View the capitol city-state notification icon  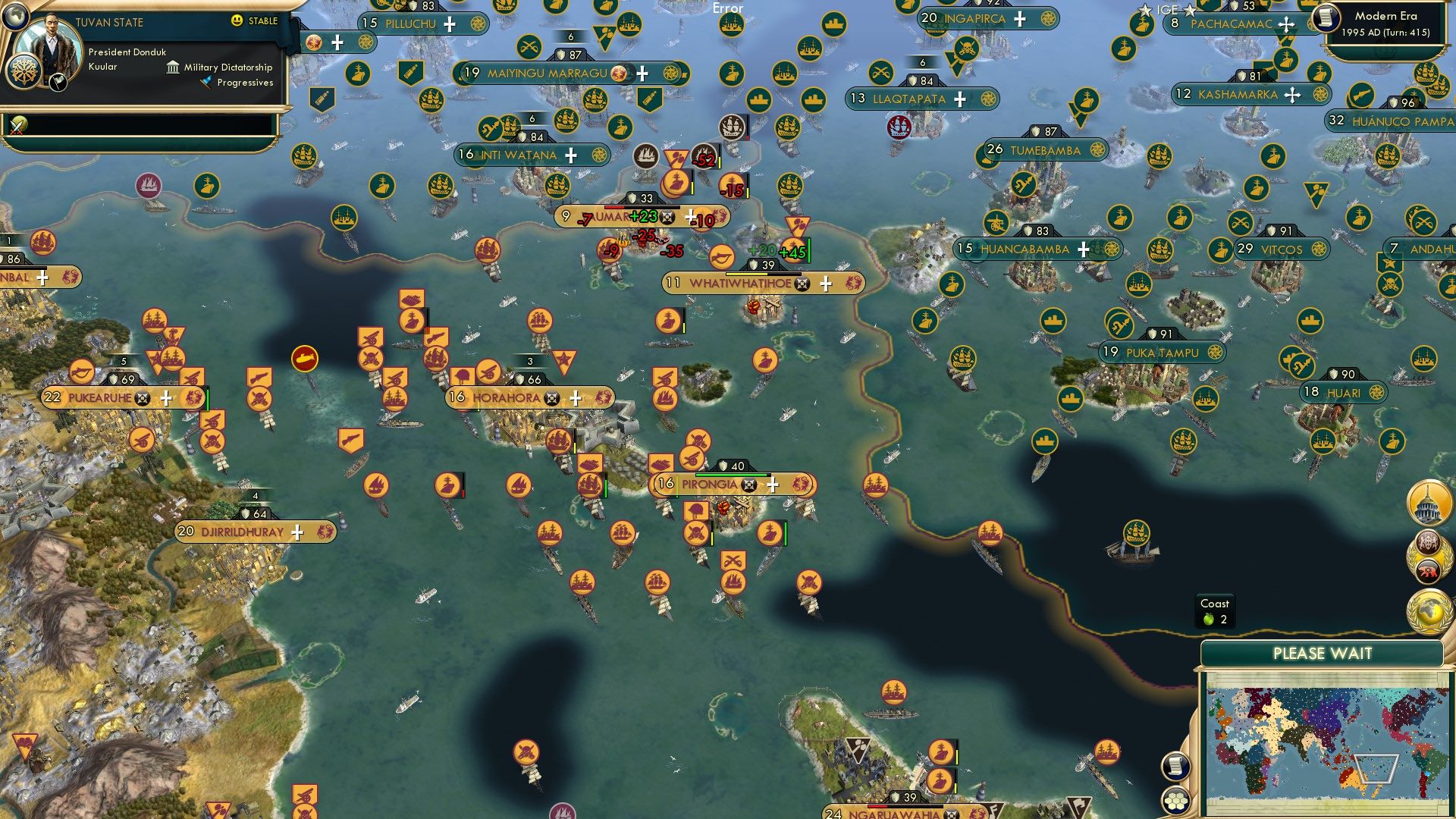pyautogui.click(x=1427, y=502)
